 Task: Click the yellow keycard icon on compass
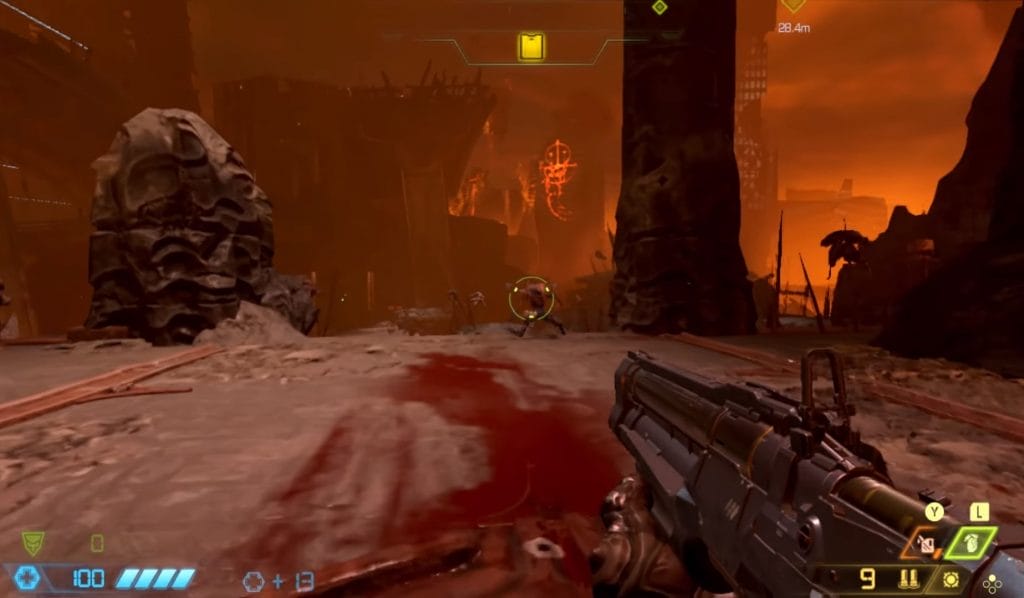point(531,46)
